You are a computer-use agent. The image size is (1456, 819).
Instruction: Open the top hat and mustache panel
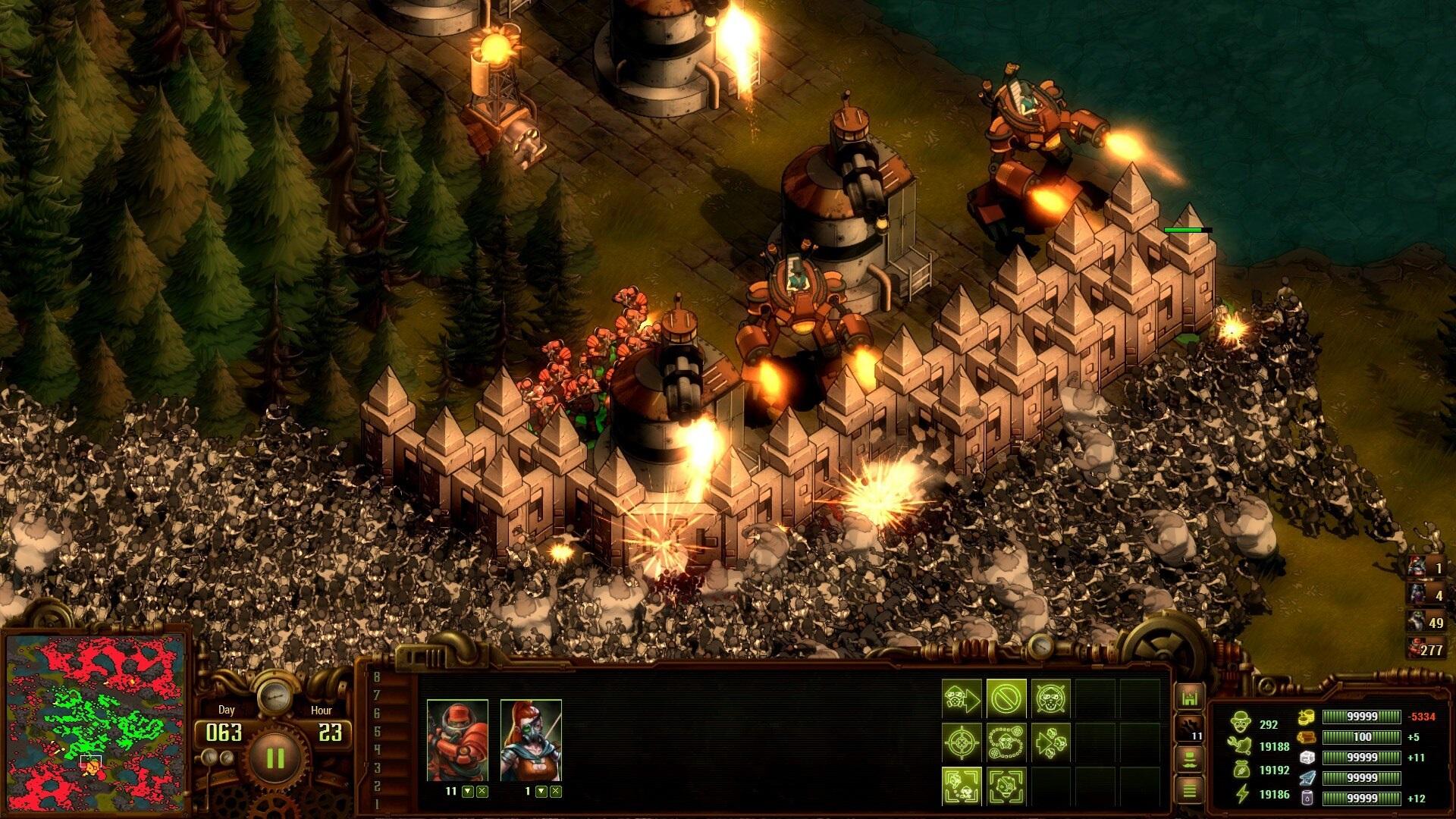(x=1189, y=758)
